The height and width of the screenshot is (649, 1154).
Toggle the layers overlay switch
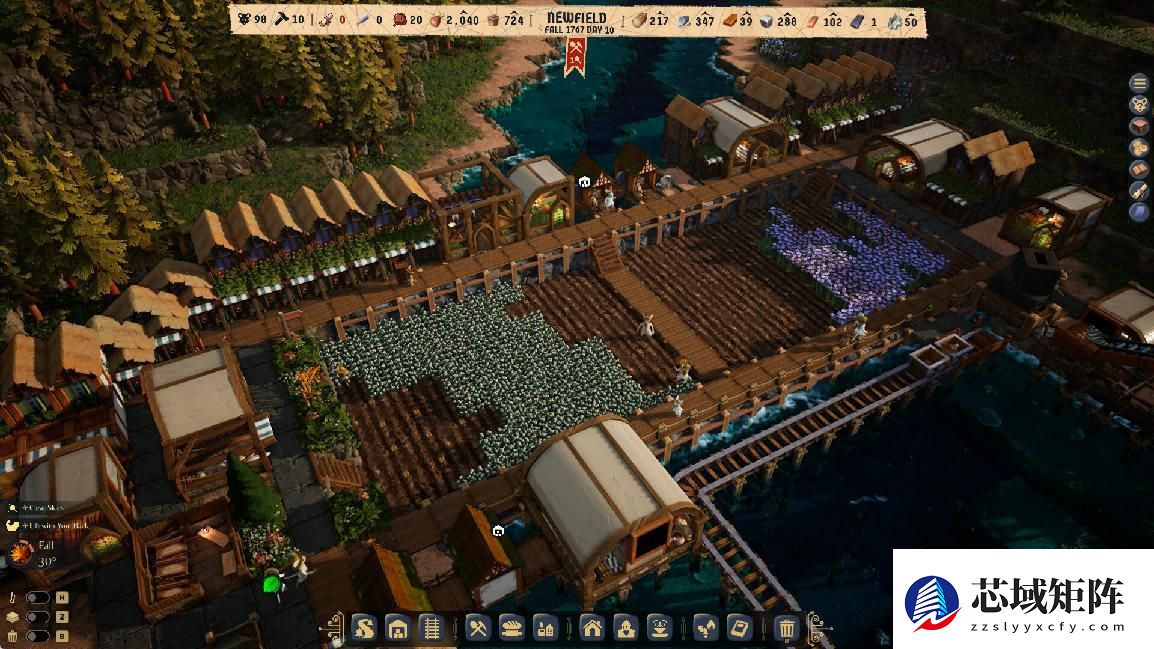click(x=37, y=617)
